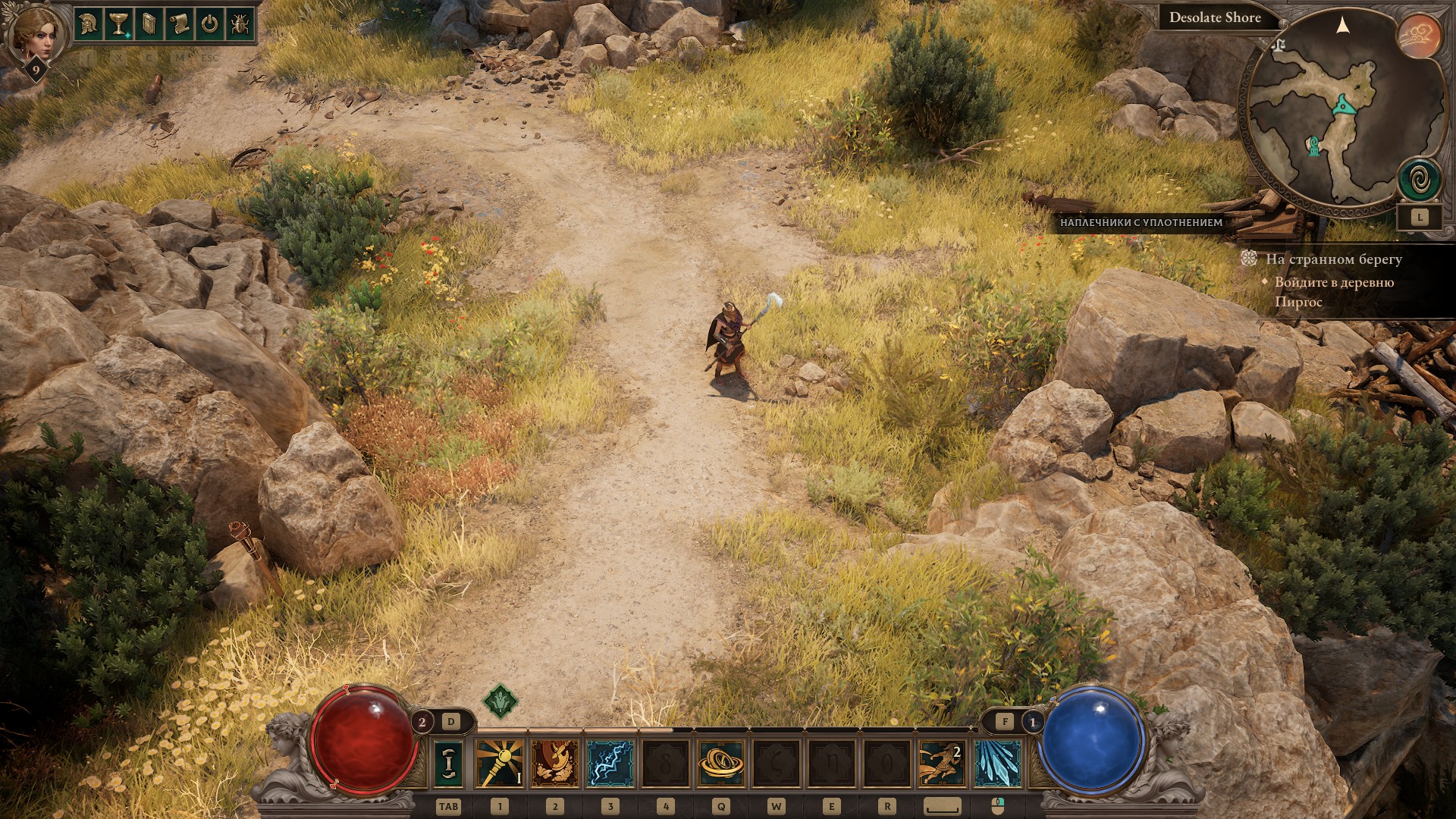This screenshot has height=819, width=1456.
Task: Open the scroll menu icon
Action: 179,24
